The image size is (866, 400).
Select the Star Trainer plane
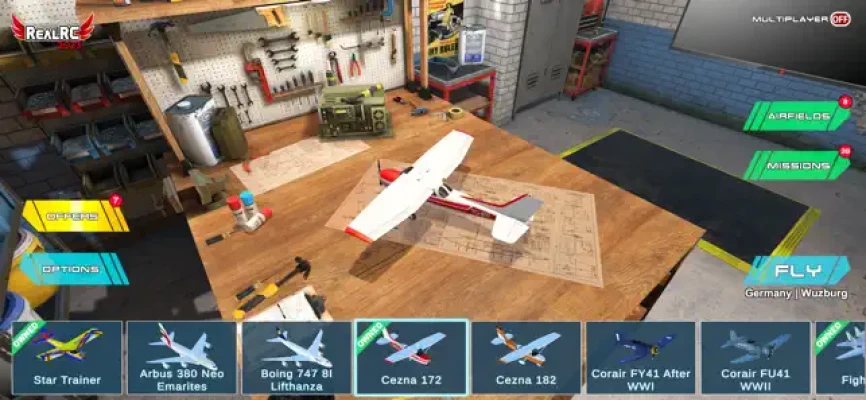tap(65, 357)
